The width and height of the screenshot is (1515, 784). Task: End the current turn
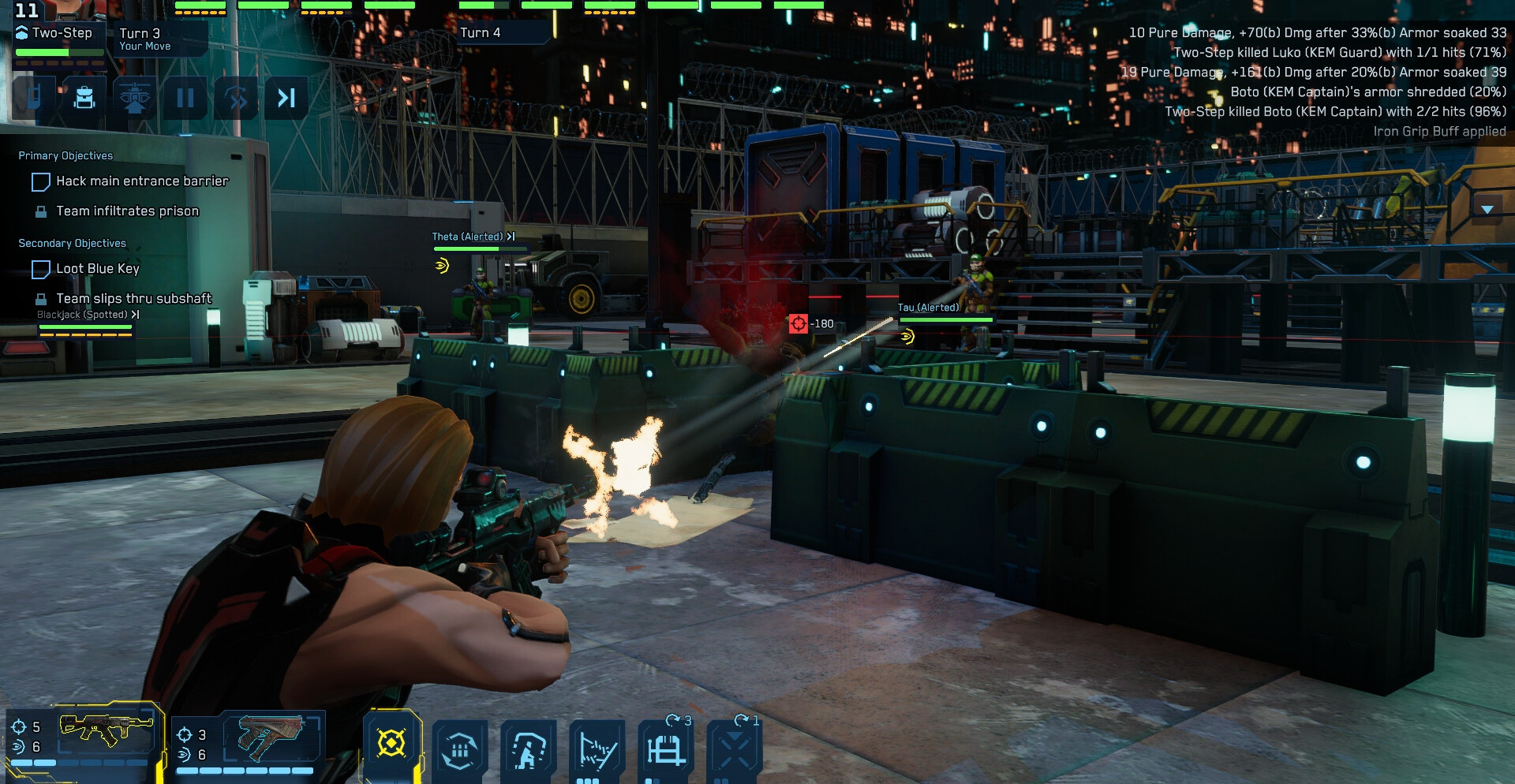286,98
